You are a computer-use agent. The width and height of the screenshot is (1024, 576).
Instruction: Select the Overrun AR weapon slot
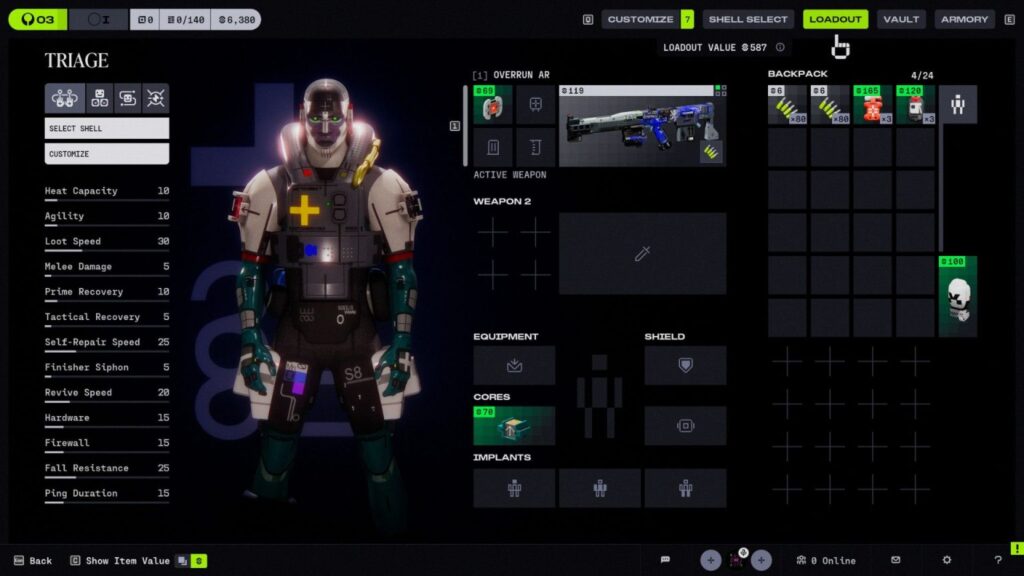pos(642,125)
